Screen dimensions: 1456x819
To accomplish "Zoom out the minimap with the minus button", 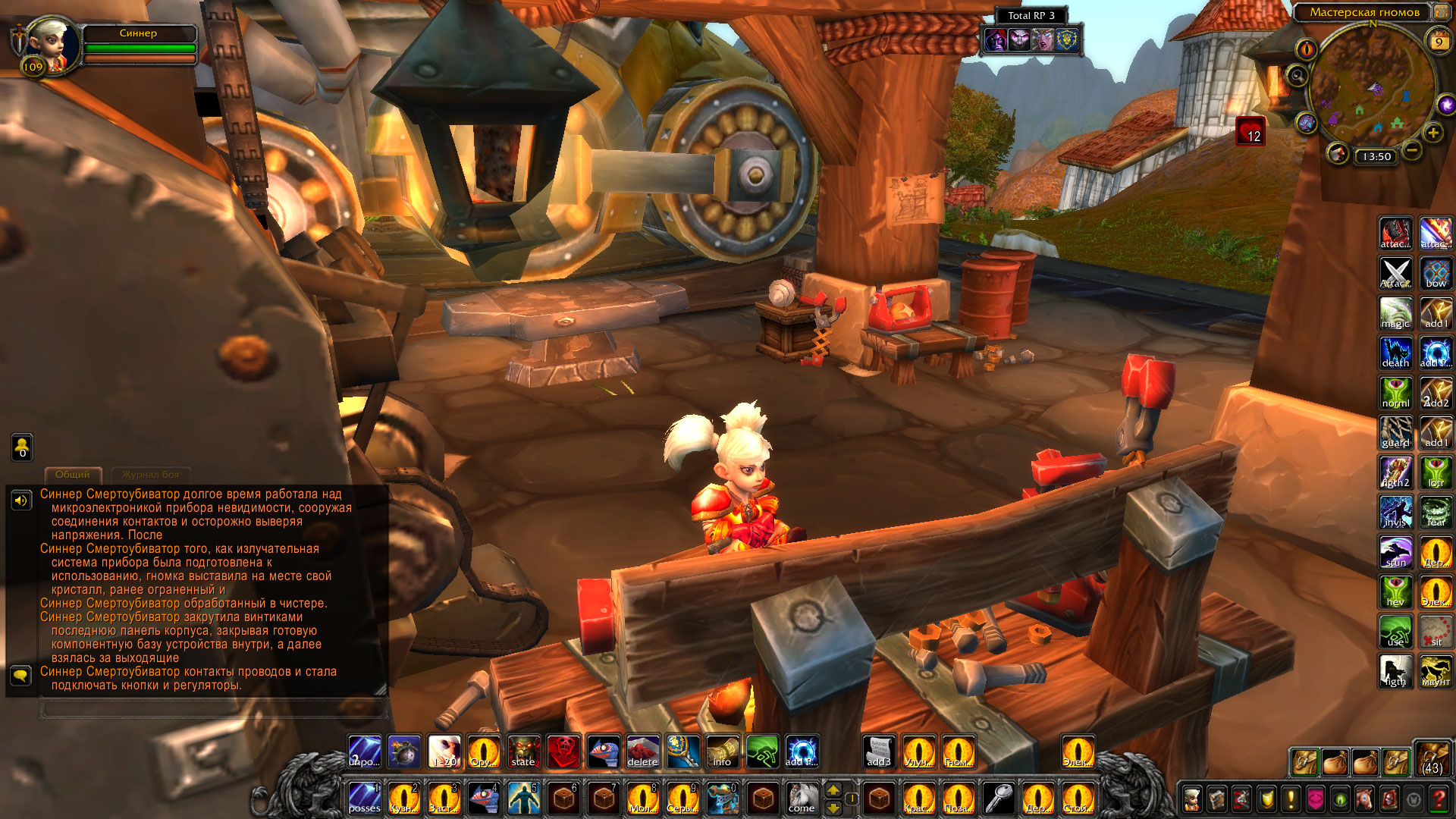I will click(x=1411, y=150).
